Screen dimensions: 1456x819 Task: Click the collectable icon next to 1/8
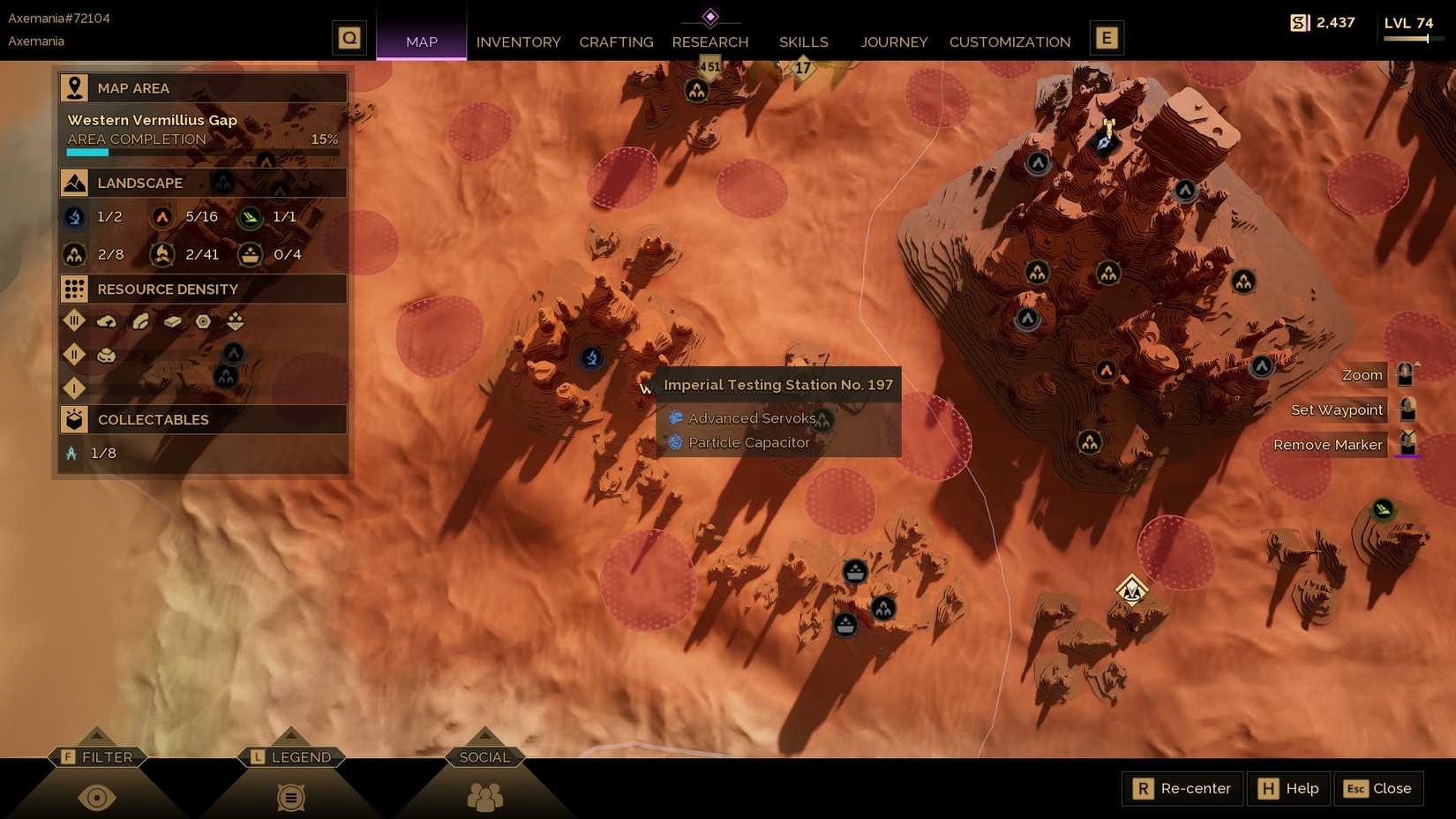(74, 453)
